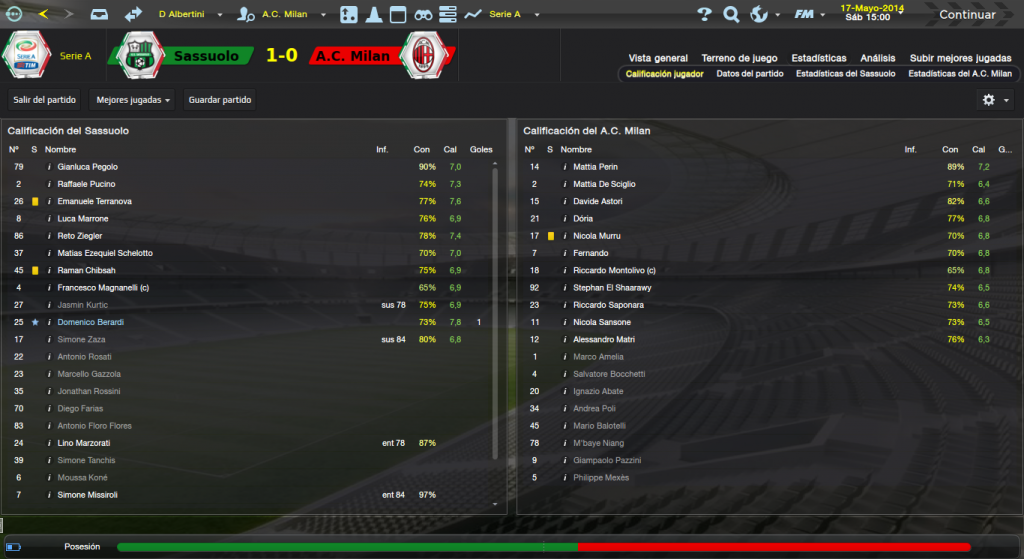
Task: Open the FM menu
Action: click(x=808, y=15)
